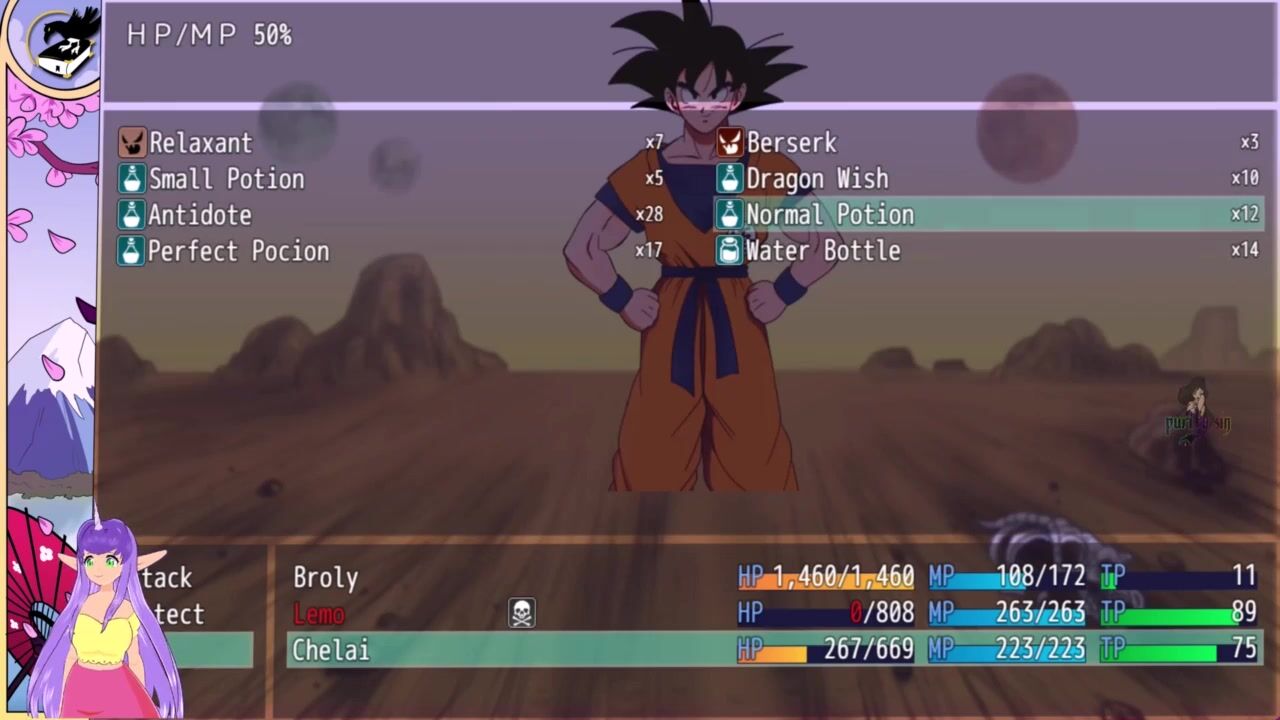
Task: Choose the Small Potion entry
Action: (x=226, y=179)
